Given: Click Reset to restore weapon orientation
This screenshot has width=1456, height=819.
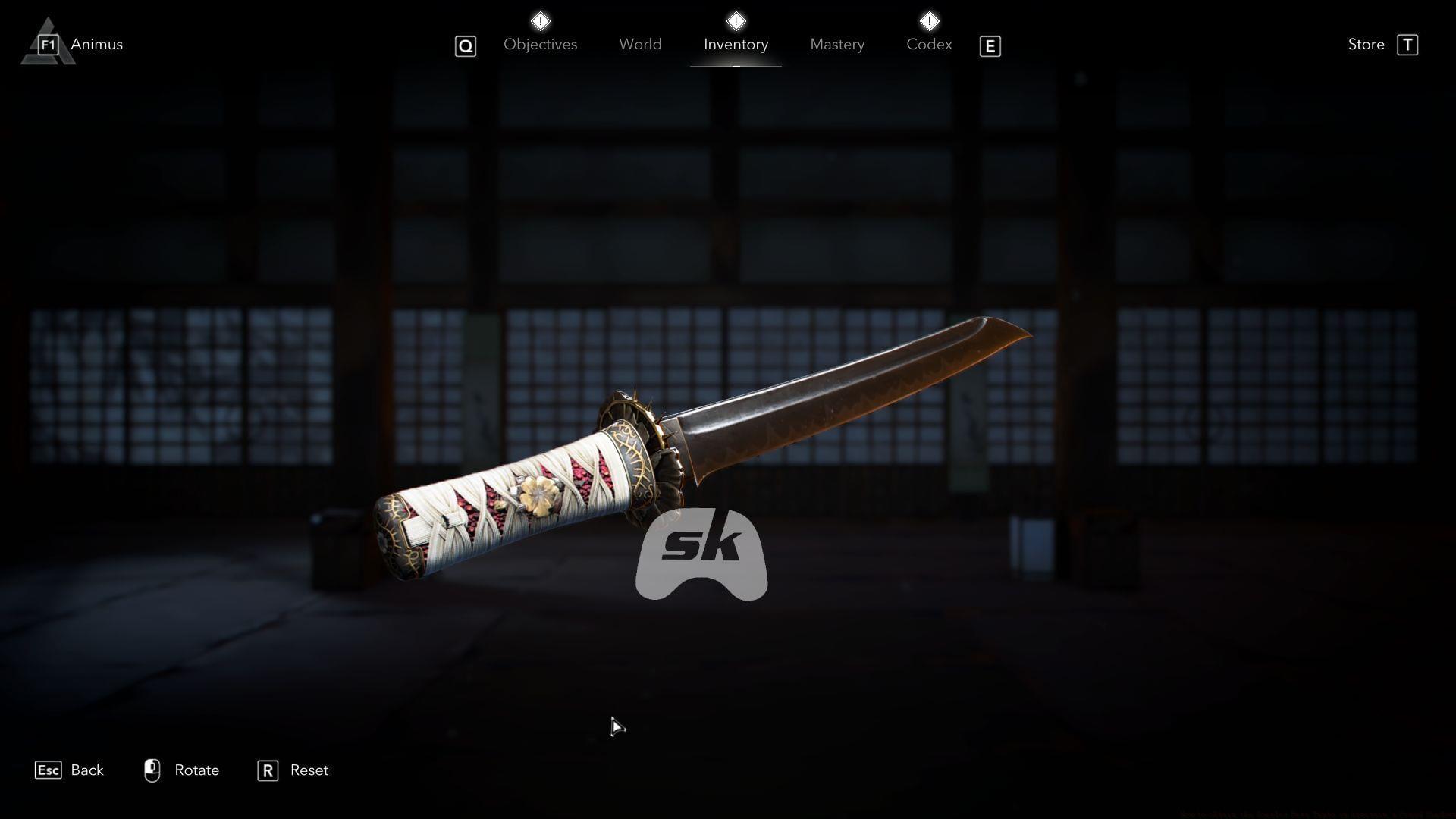Looking at the screenshot, I should tap(309, 770).
